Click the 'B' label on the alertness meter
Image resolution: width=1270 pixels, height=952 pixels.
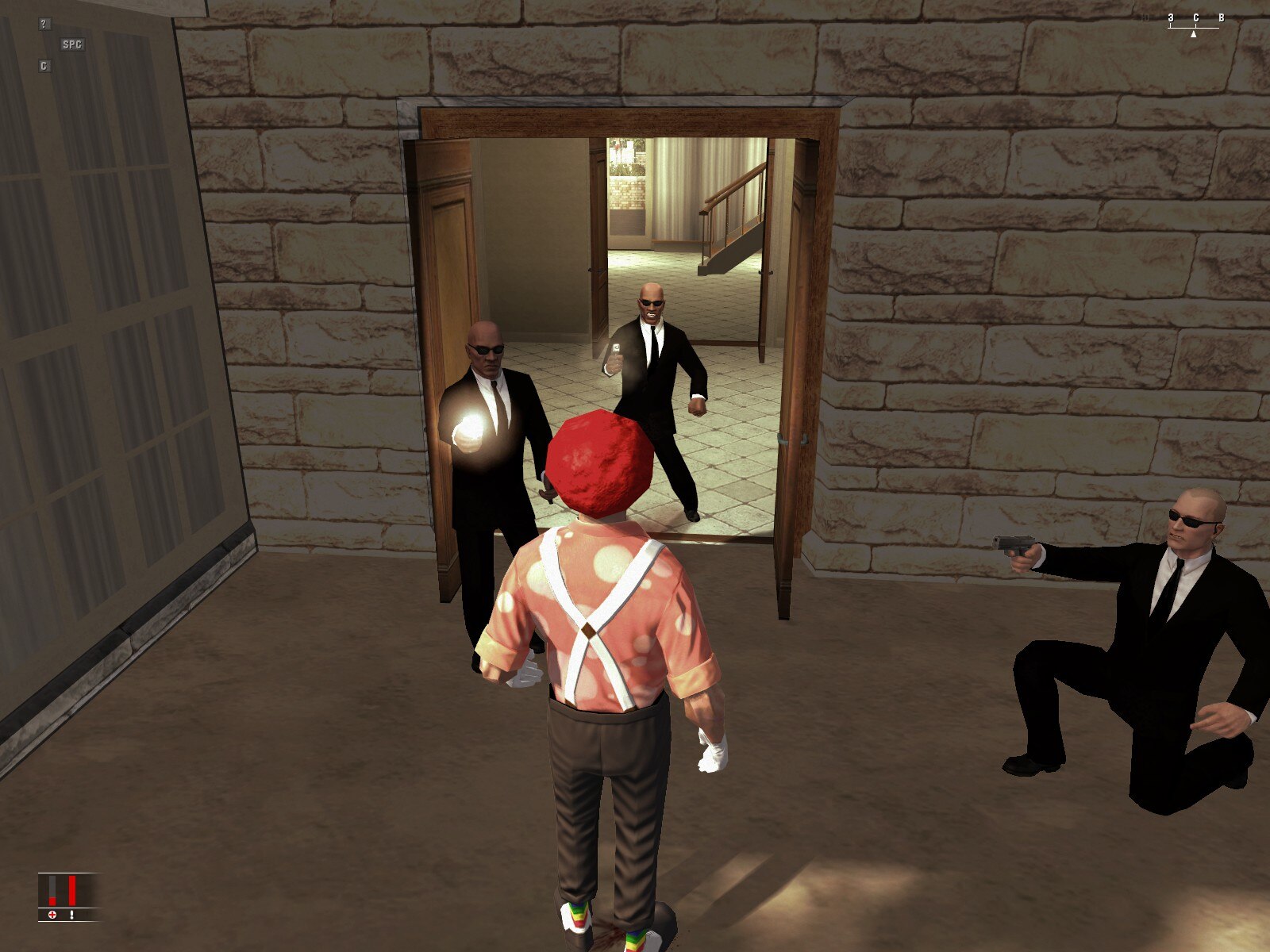click(x=1222, y=17)
